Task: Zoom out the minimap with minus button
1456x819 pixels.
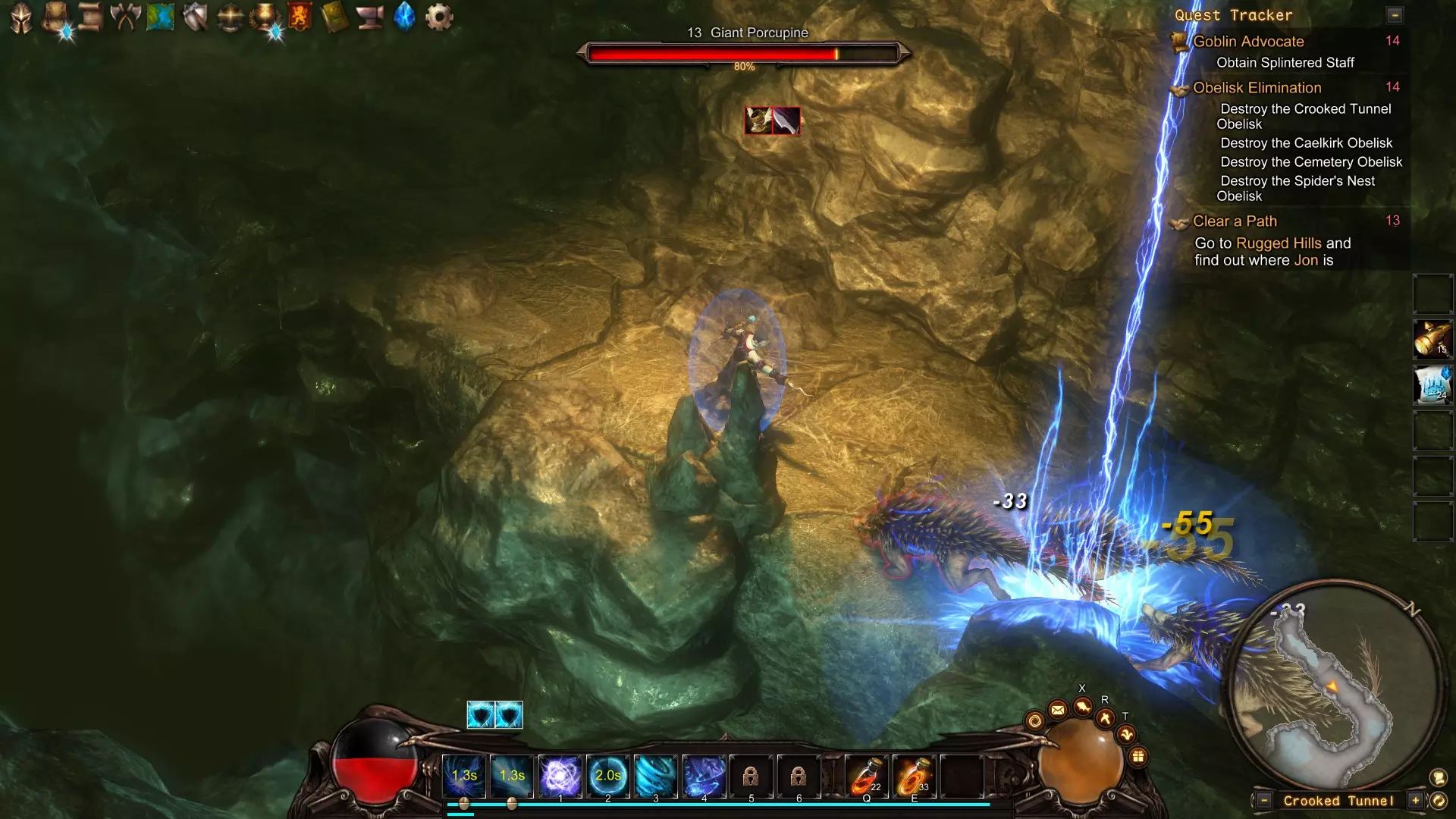Action: 1264,801
